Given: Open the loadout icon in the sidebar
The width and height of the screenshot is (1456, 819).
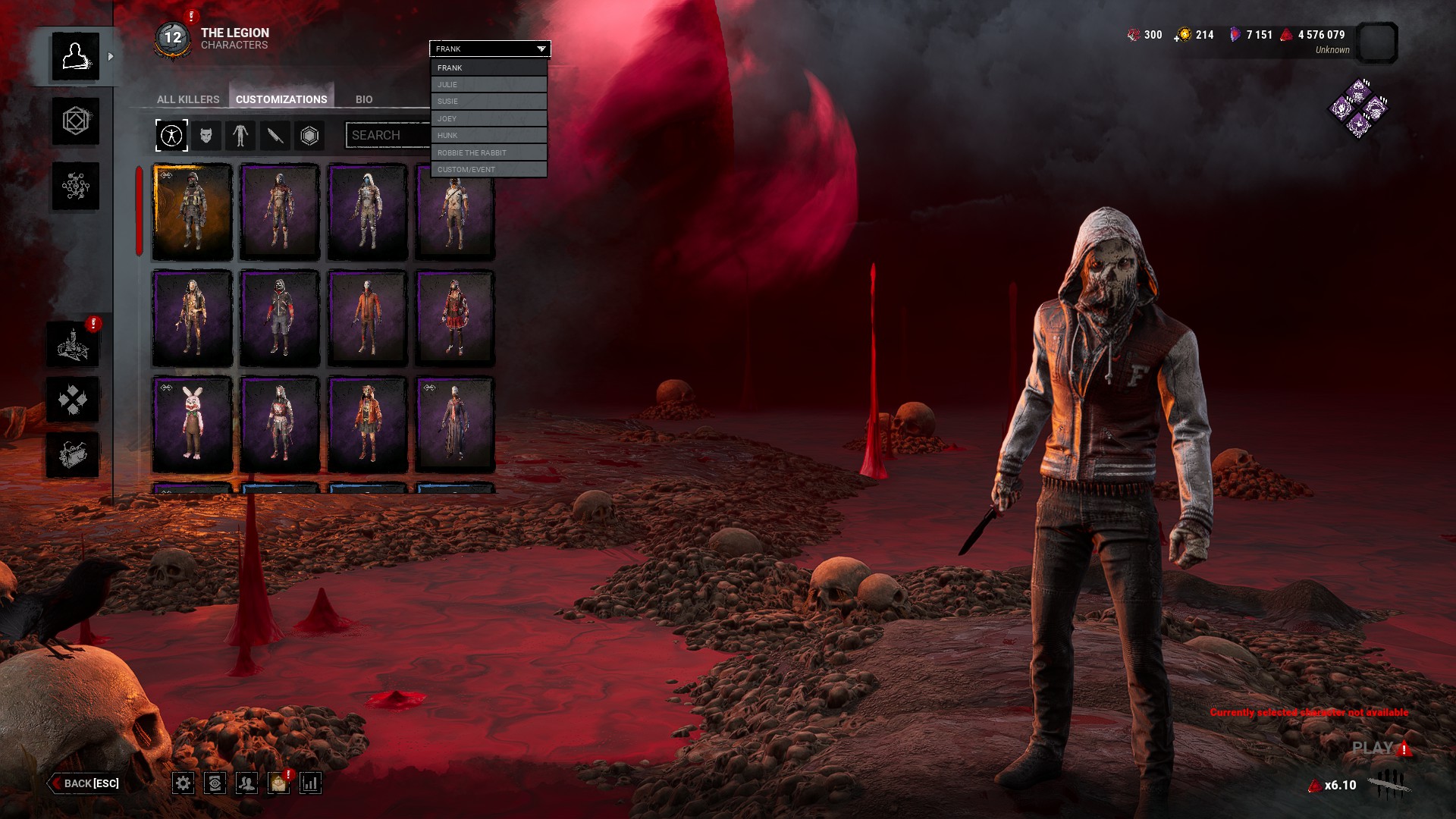Looking at the screenshot, I should pos(76,121).
